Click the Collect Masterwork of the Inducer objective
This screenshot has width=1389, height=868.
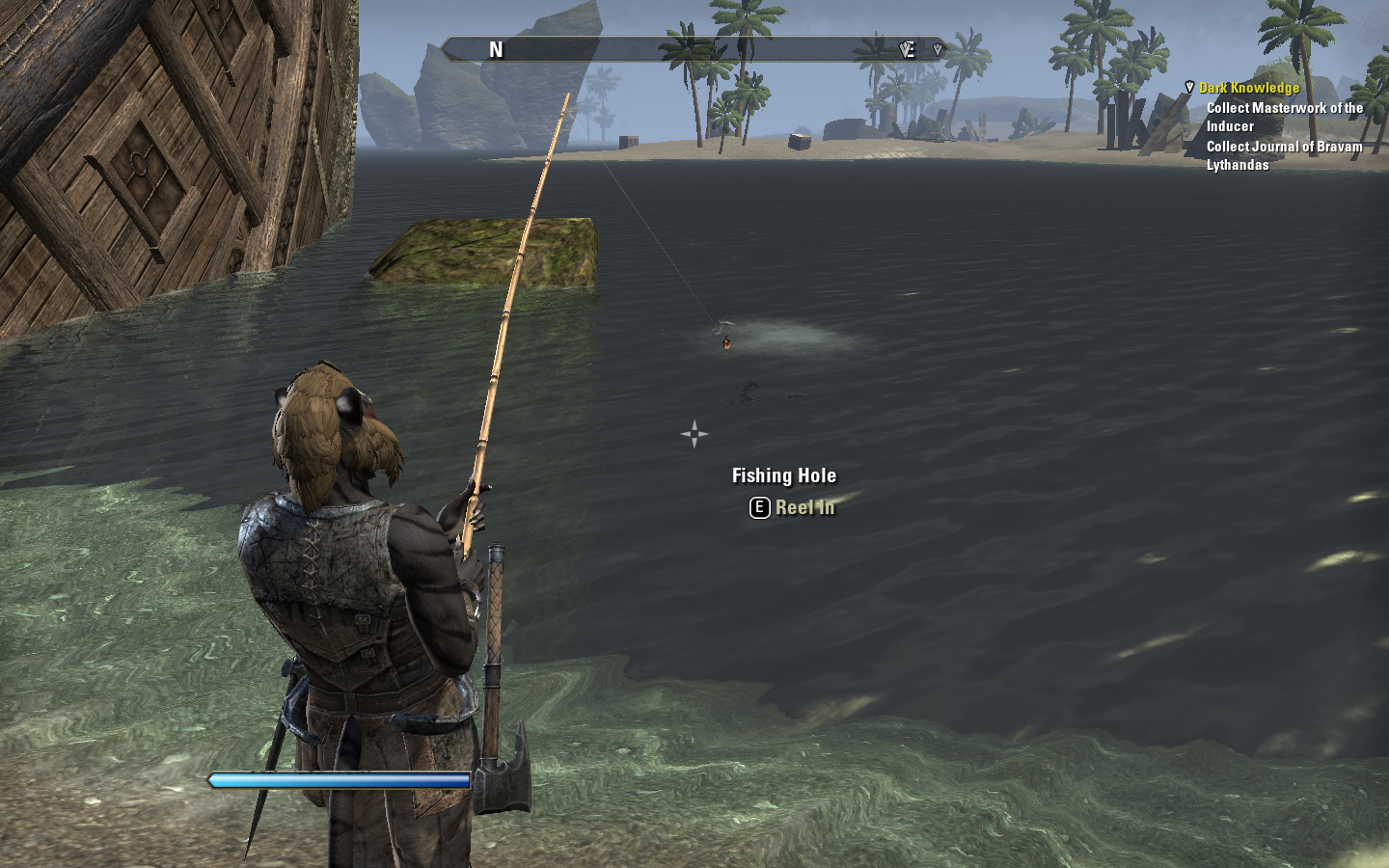(x=1284, y=117)
